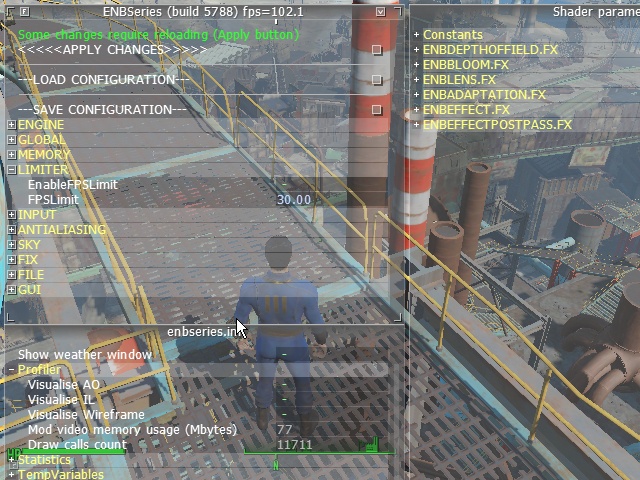Select the FPSLimit value field
The width and height of the screenshot is (640, 480).
click(x=293, y=200)
